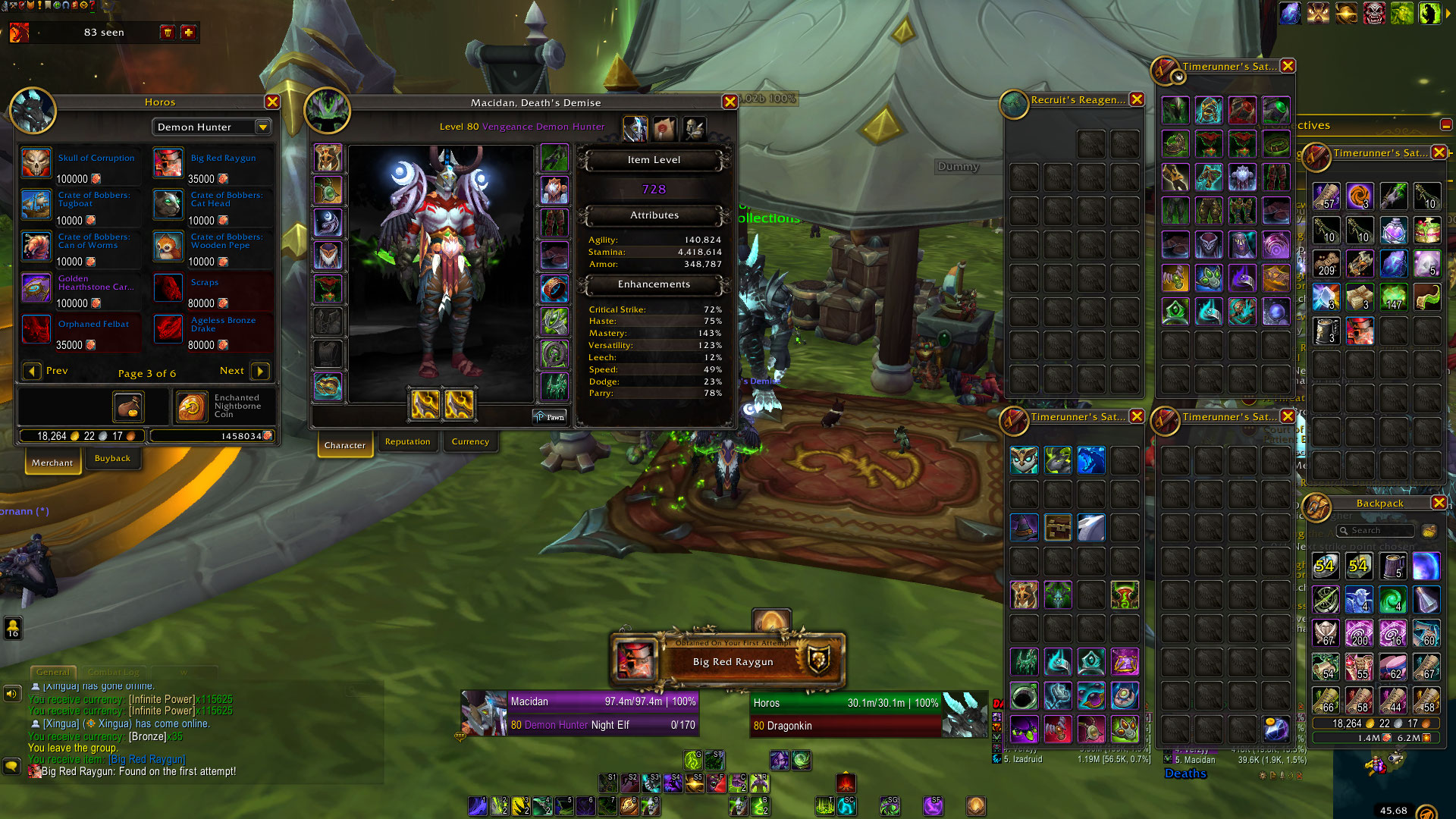1456x819 pixels.
Task: Switch to the Buyback tab
Action: 112,459
